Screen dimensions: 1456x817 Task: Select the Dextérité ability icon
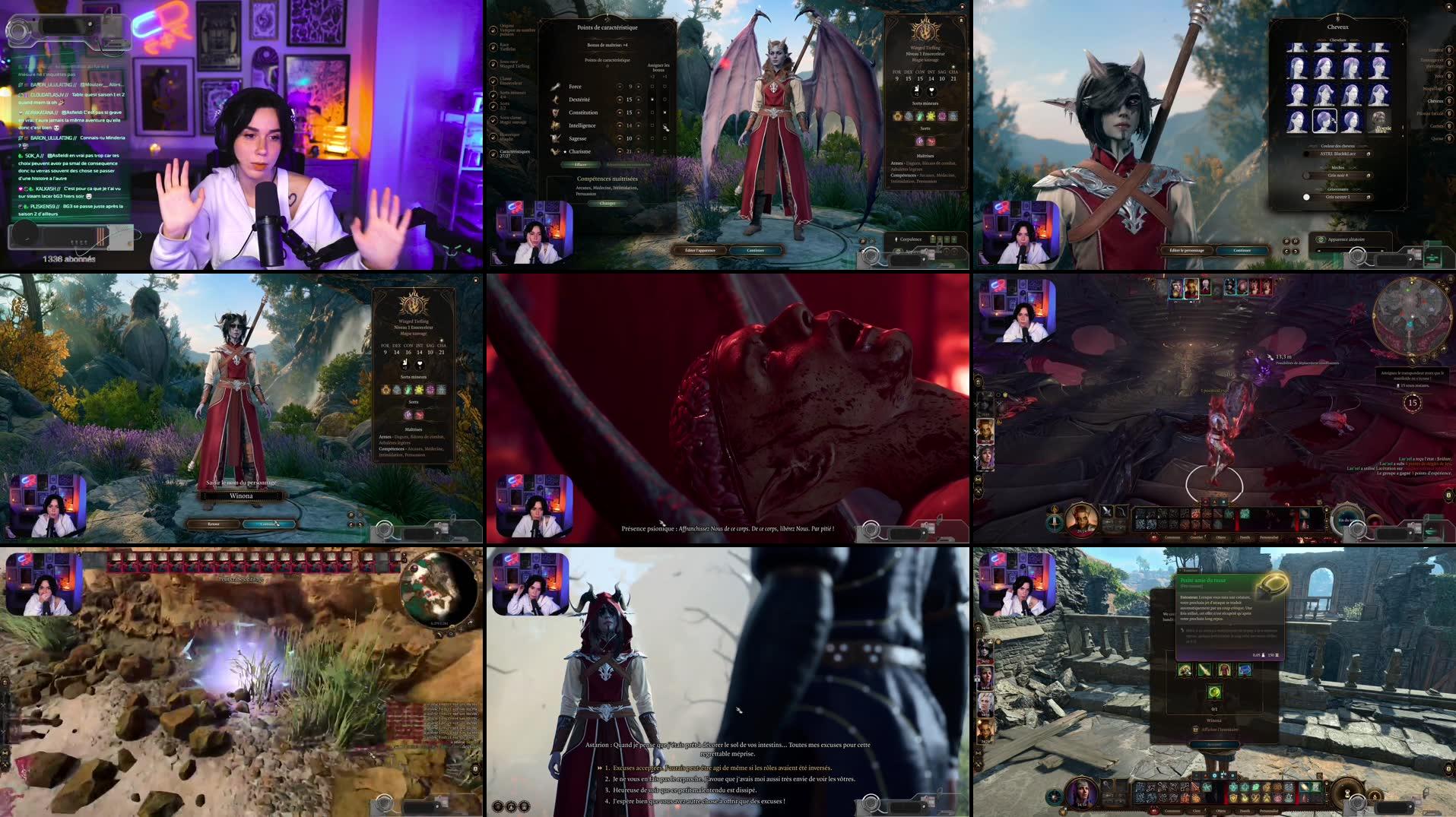554,100
